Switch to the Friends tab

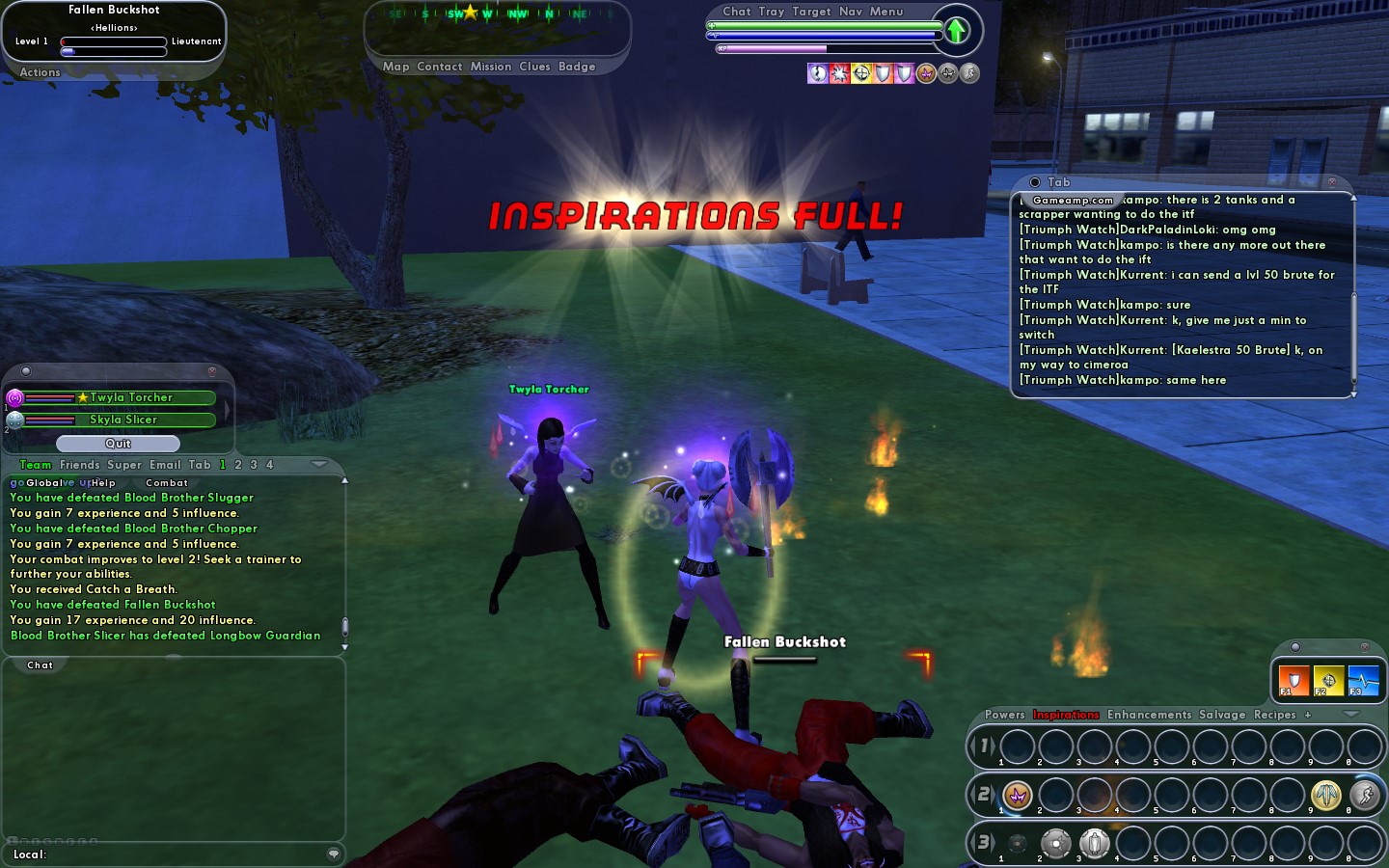(80, 465)
